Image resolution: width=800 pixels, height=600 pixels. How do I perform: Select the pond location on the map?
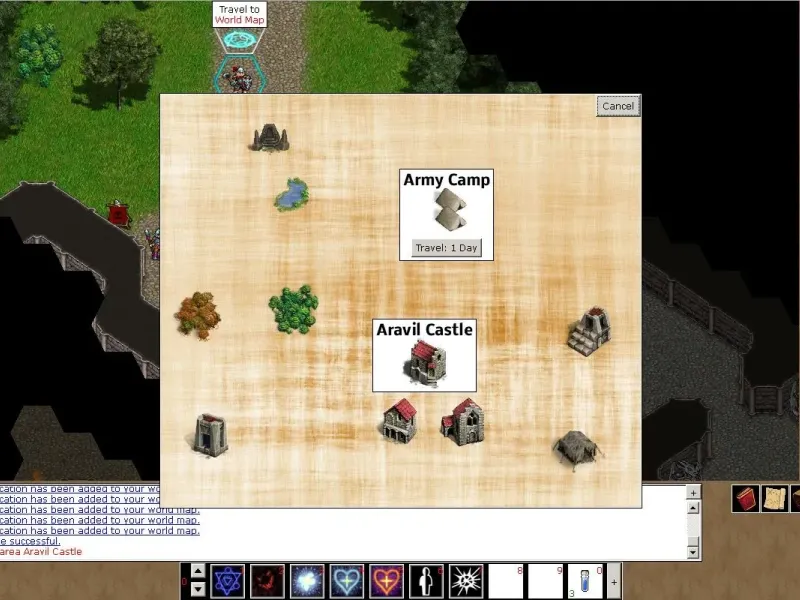tap(291, 194)
